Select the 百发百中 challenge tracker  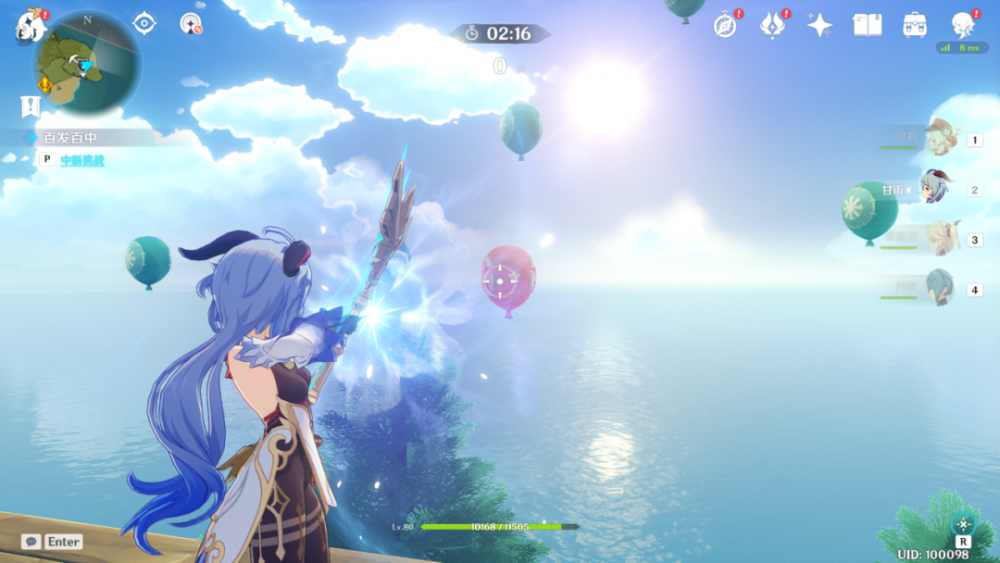pyautogui.click(x=70, y=137)
